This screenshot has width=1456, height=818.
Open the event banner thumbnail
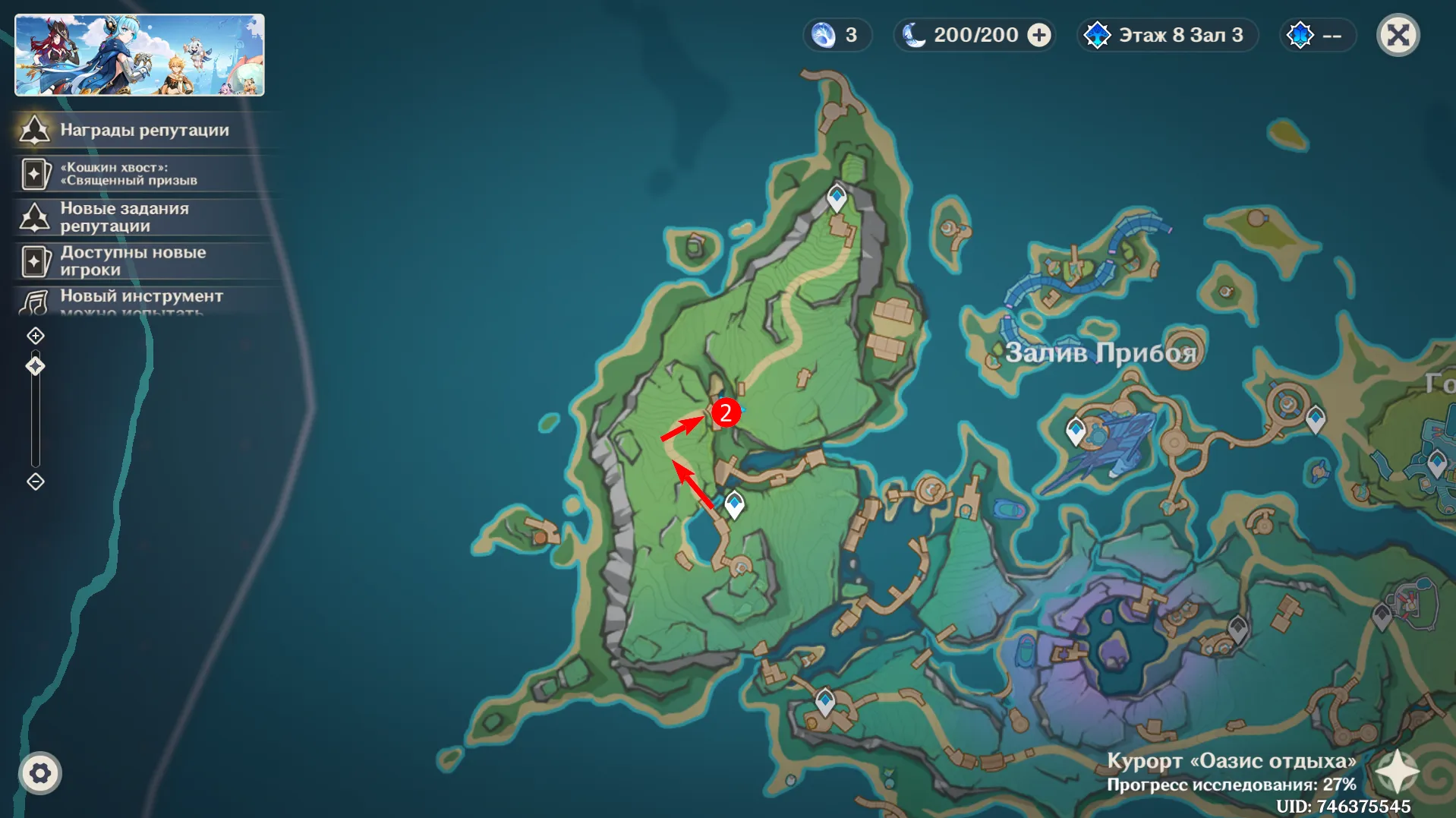[x=140, y=55]
